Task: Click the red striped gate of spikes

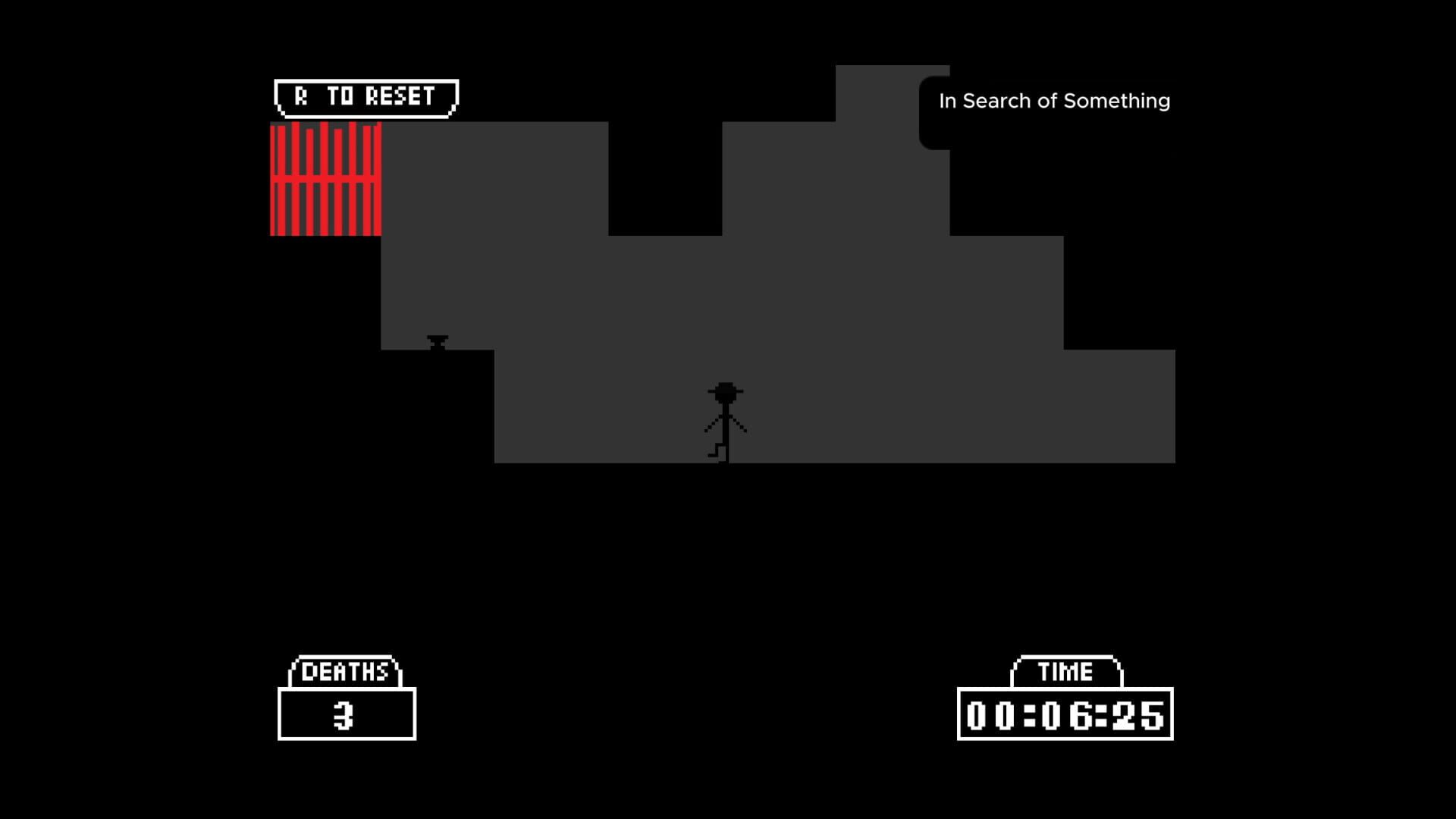Action: click(x=325, y=178)
